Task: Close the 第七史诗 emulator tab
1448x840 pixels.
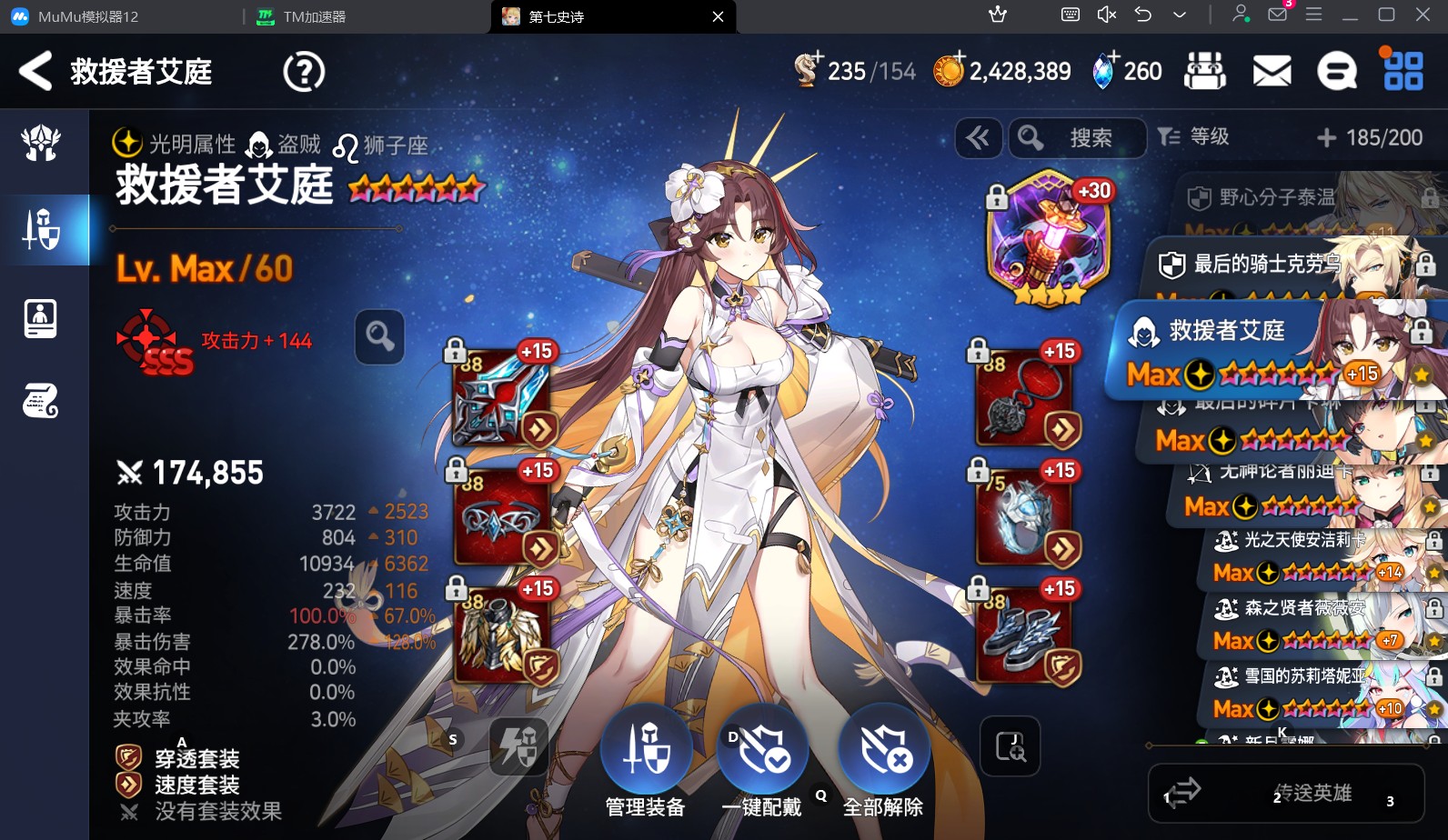Action: (718, 16)
